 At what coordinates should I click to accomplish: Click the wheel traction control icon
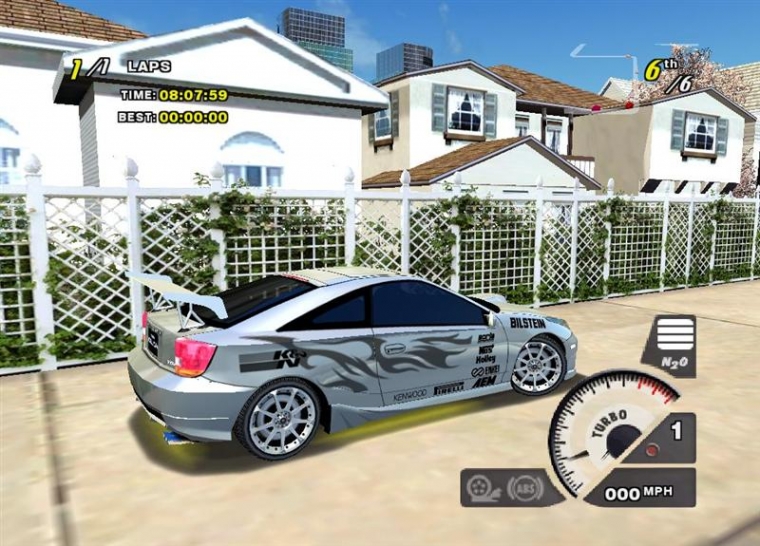pyautogui.click(x=484, y=488)
